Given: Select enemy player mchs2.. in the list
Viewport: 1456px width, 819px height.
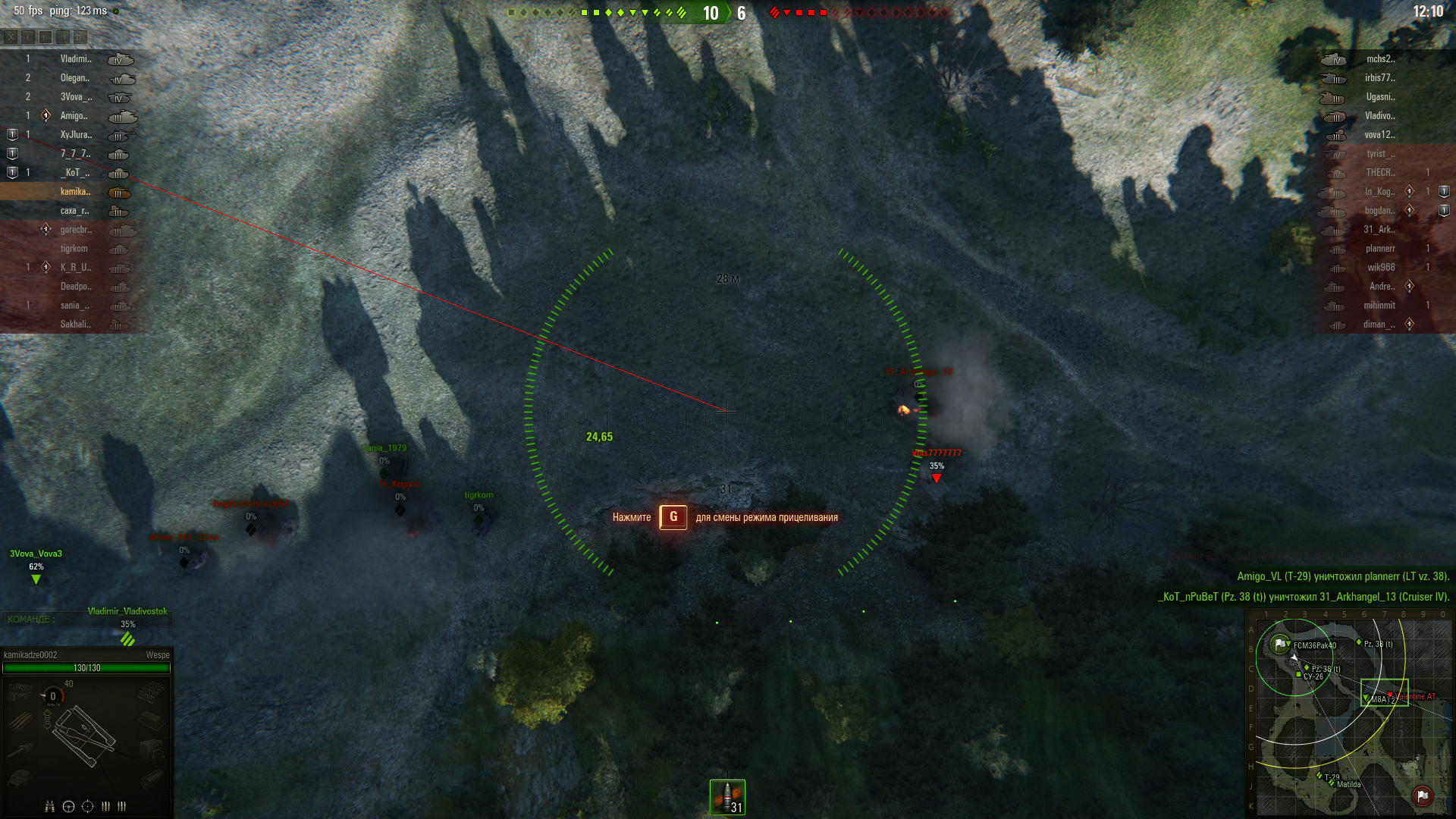Looking at the screenshot, I should click(1380, 59).
